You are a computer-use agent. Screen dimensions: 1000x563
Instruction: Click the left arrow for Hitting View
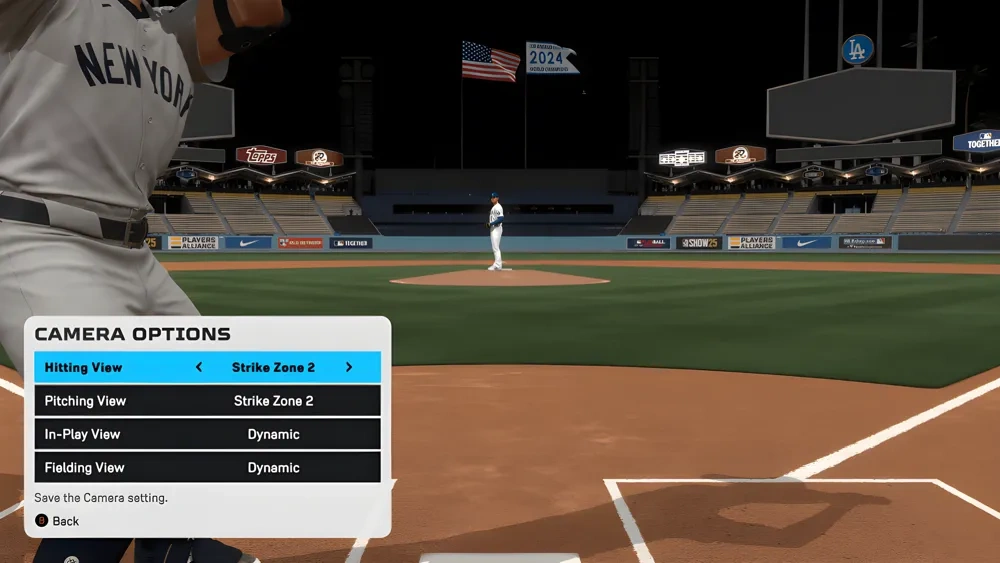(x=199, y=367)
